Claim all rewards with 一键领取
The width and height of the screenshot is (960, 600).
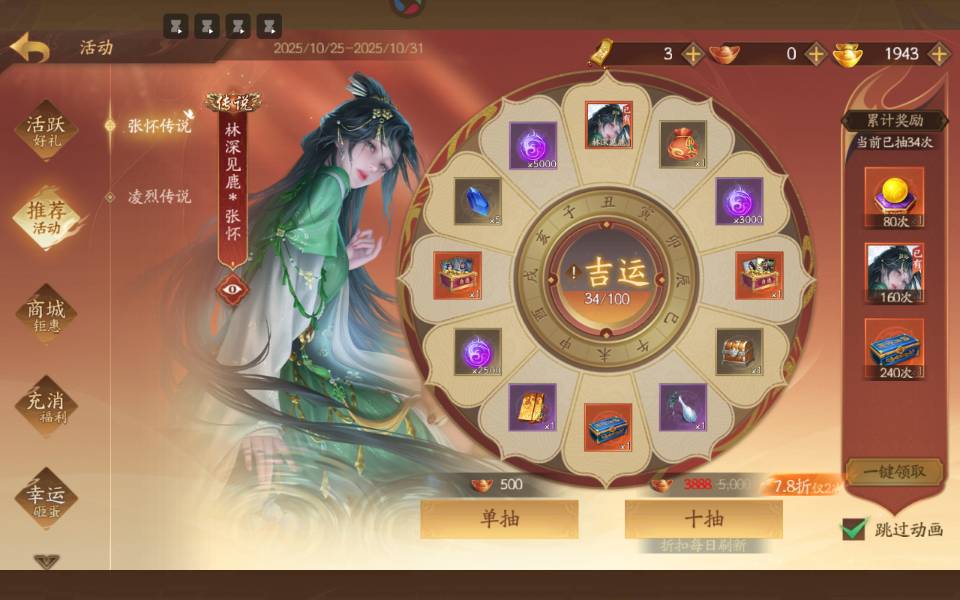pyautogui.click(x=893, y=472)
